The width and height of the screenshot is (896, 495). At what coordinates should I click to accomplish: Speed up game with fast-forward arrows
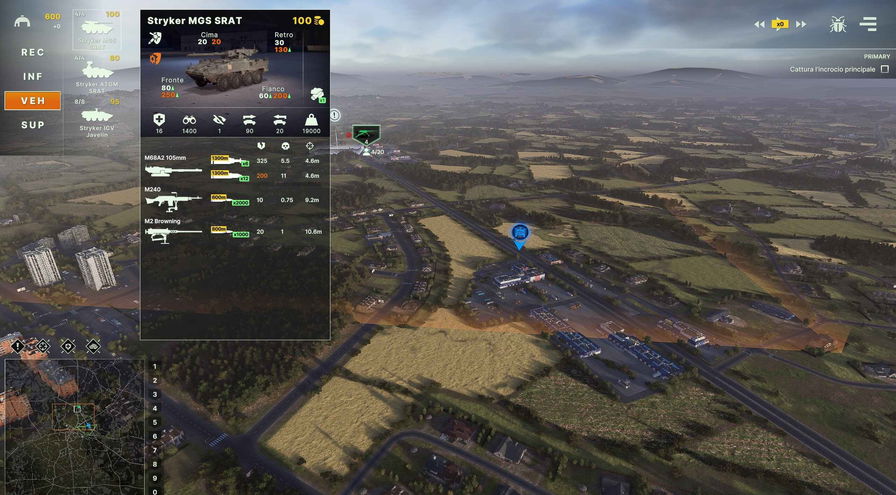click(x=801, y=24)
